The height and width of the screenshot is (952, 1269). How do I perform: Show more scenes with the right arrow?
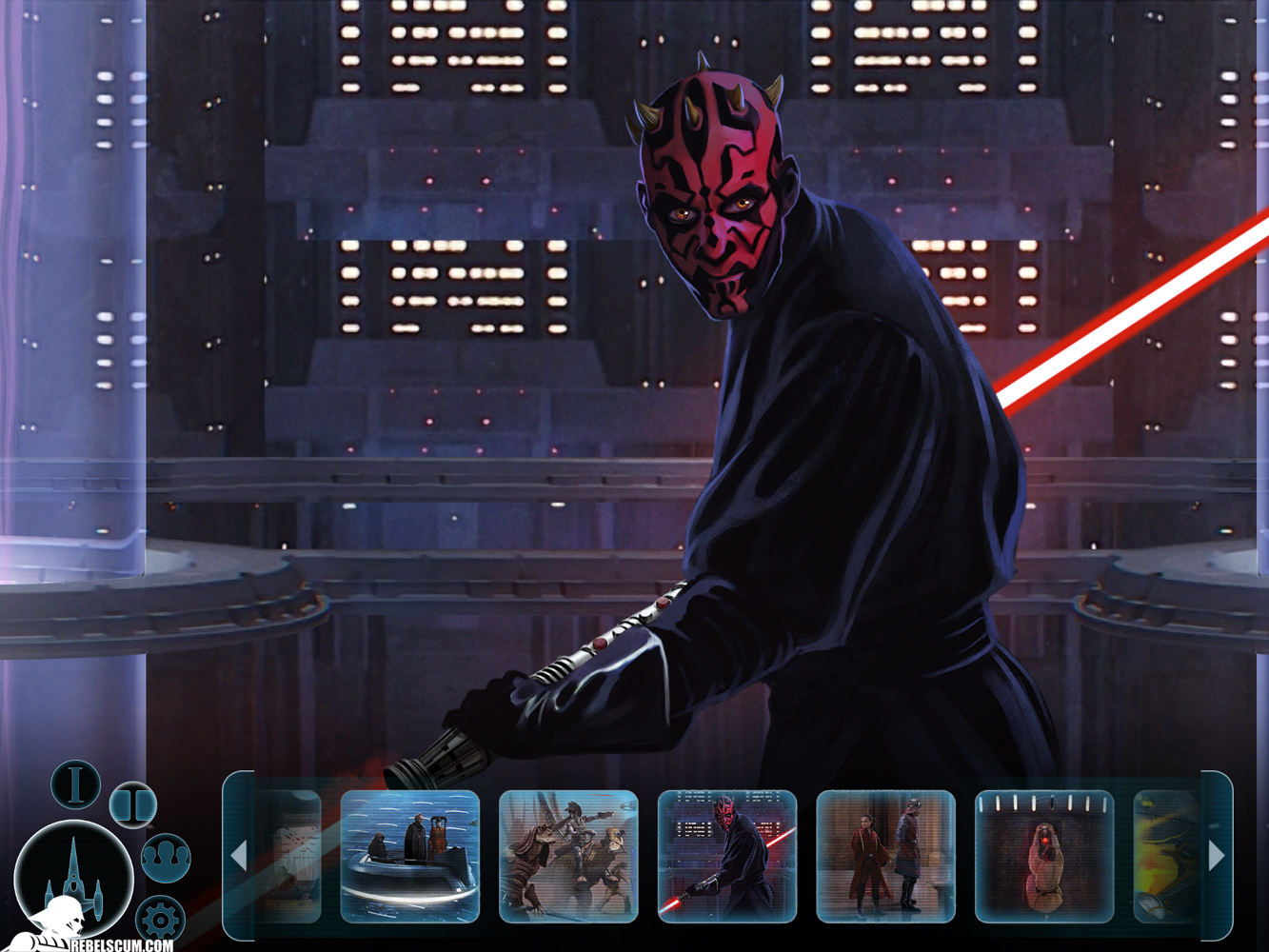coord(1217,856)
